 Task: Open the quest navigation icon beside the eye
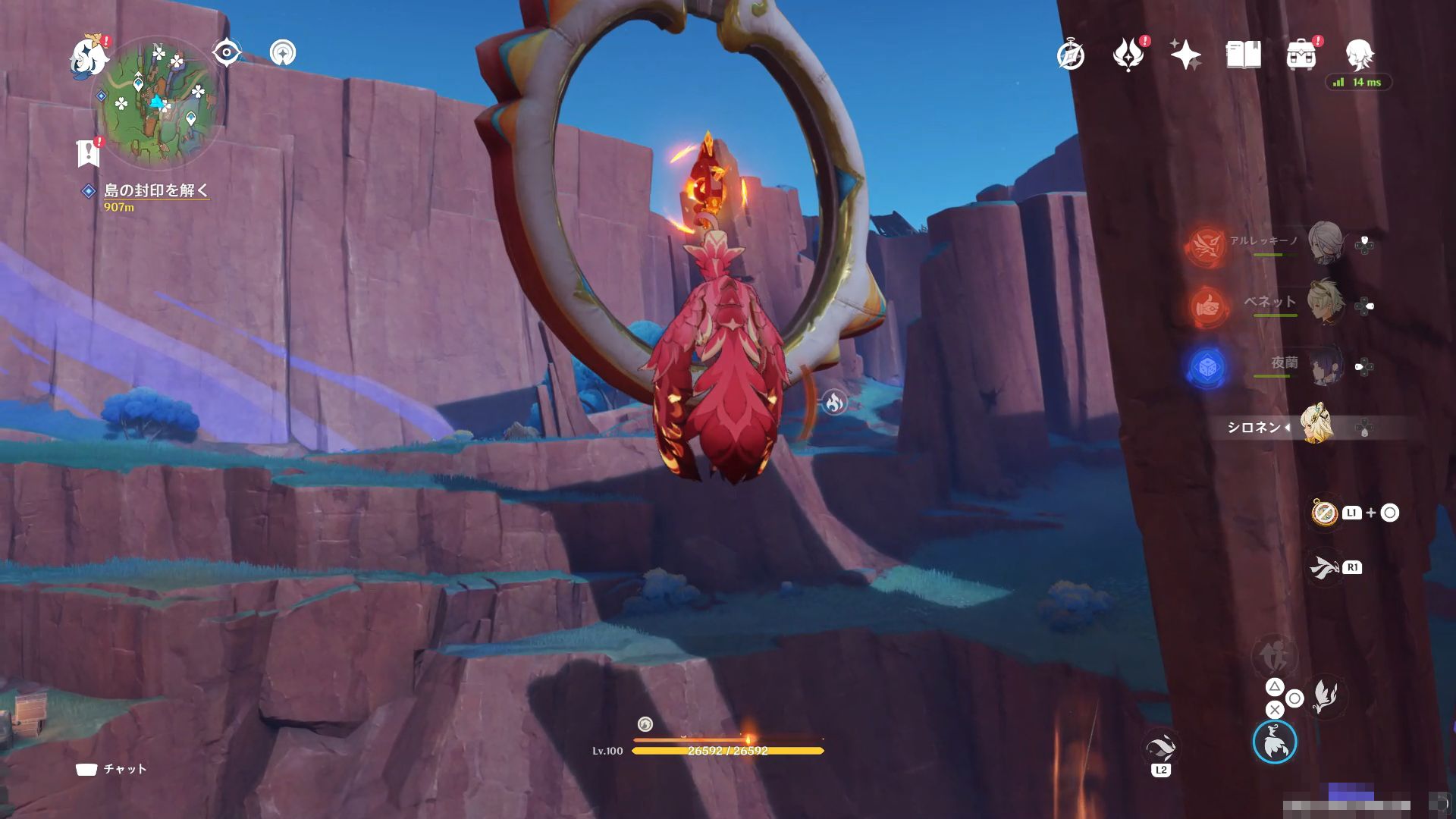pos(283,53)
